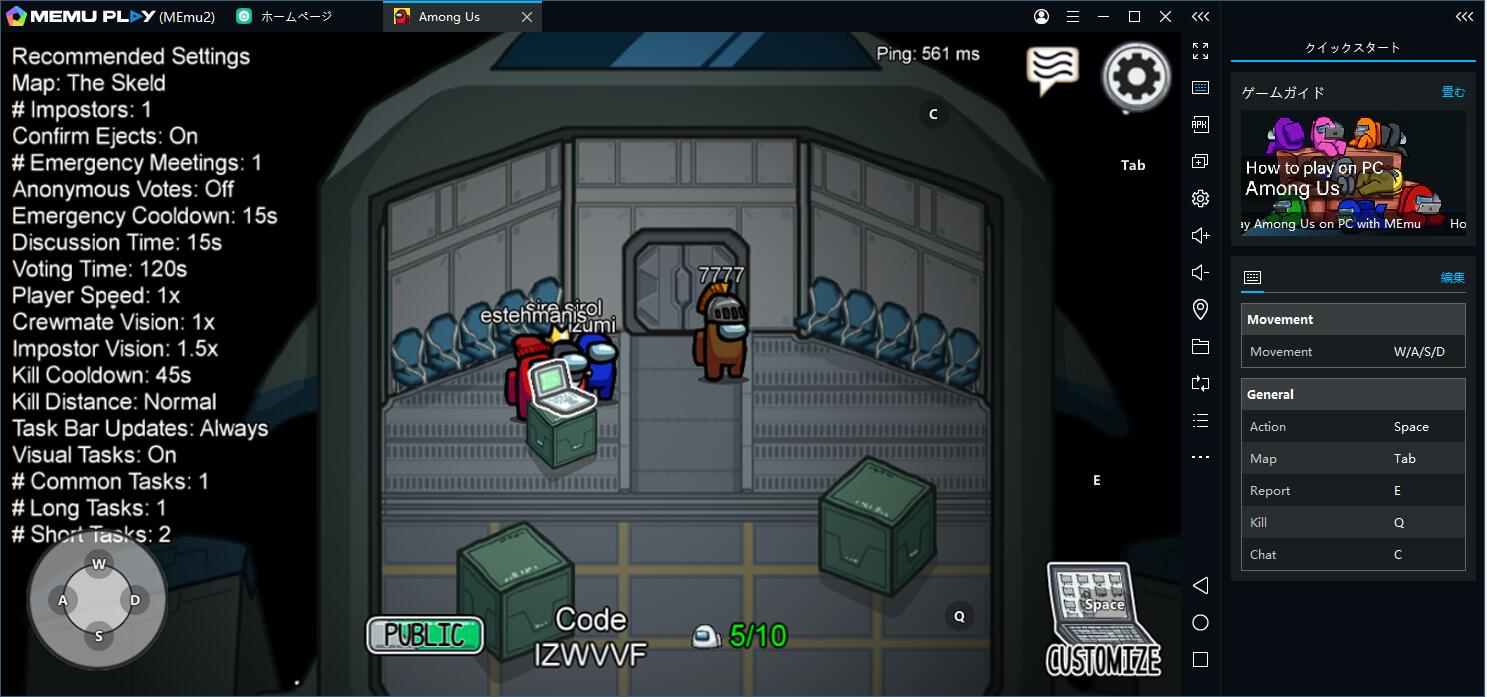The image size is (1487, 697).
Task: Open the emulator folder icon
Action: pos(1200,346)
